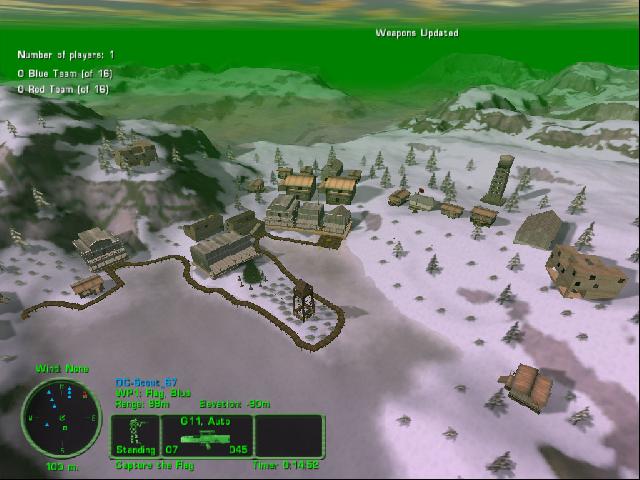Click the circular radar compass minimap

coord(61,417)
